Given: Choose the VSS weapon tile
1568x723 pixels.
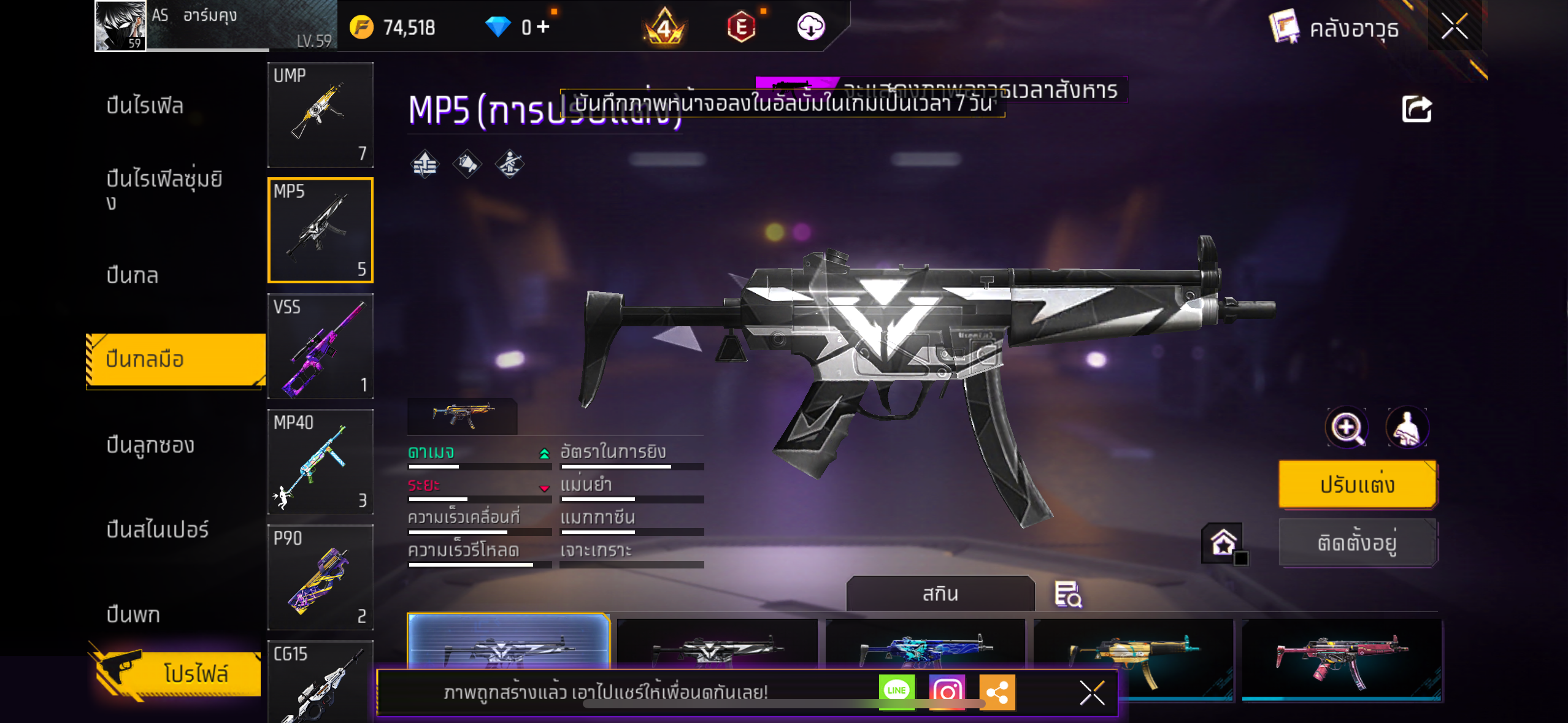Looking at the screenshot, I should (320, 346).
